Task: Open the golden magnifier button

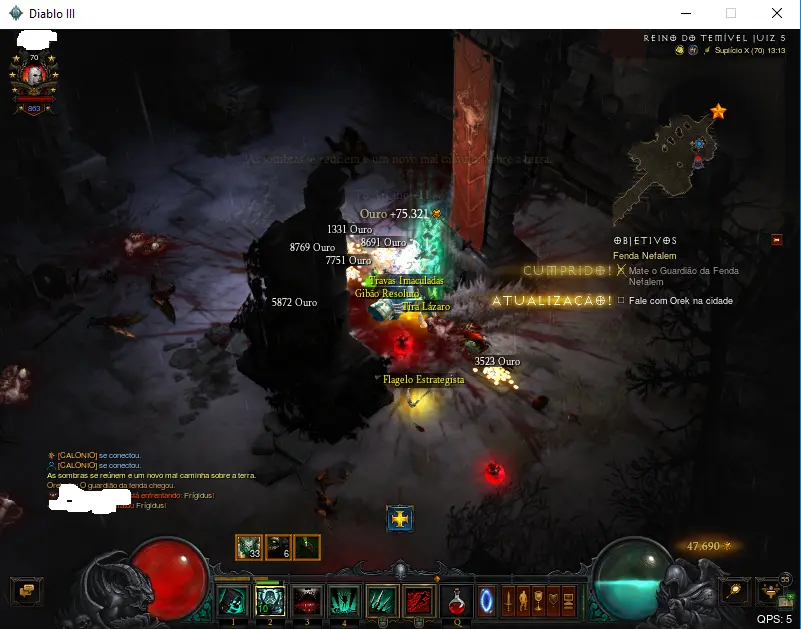Action: 736,590
